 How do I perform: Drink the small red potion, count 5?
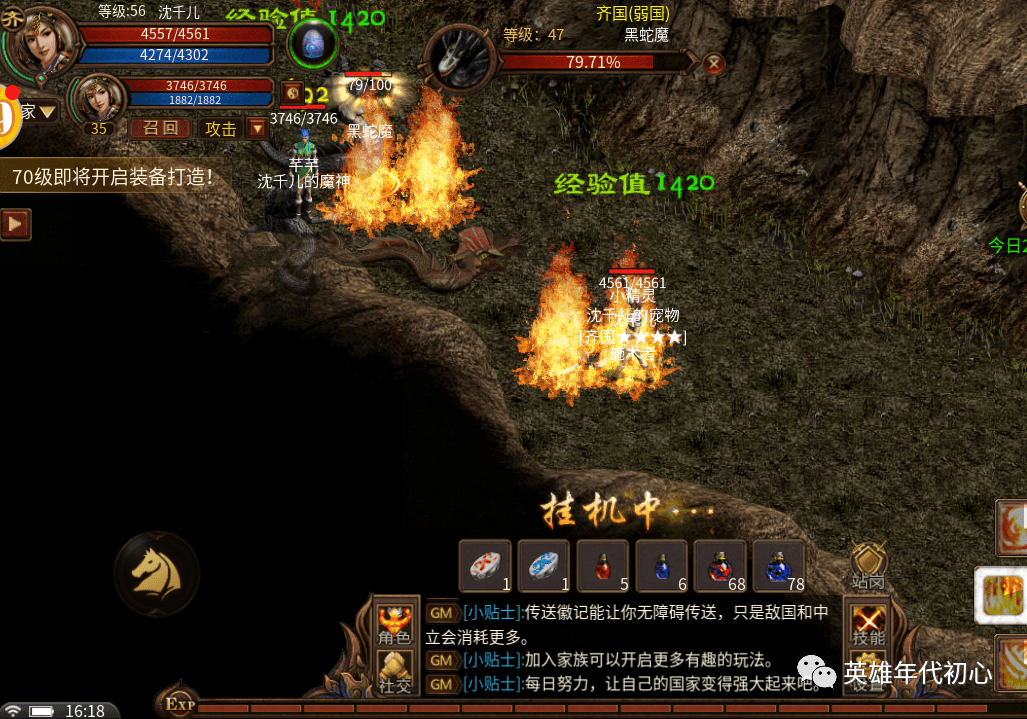(602, 567)
